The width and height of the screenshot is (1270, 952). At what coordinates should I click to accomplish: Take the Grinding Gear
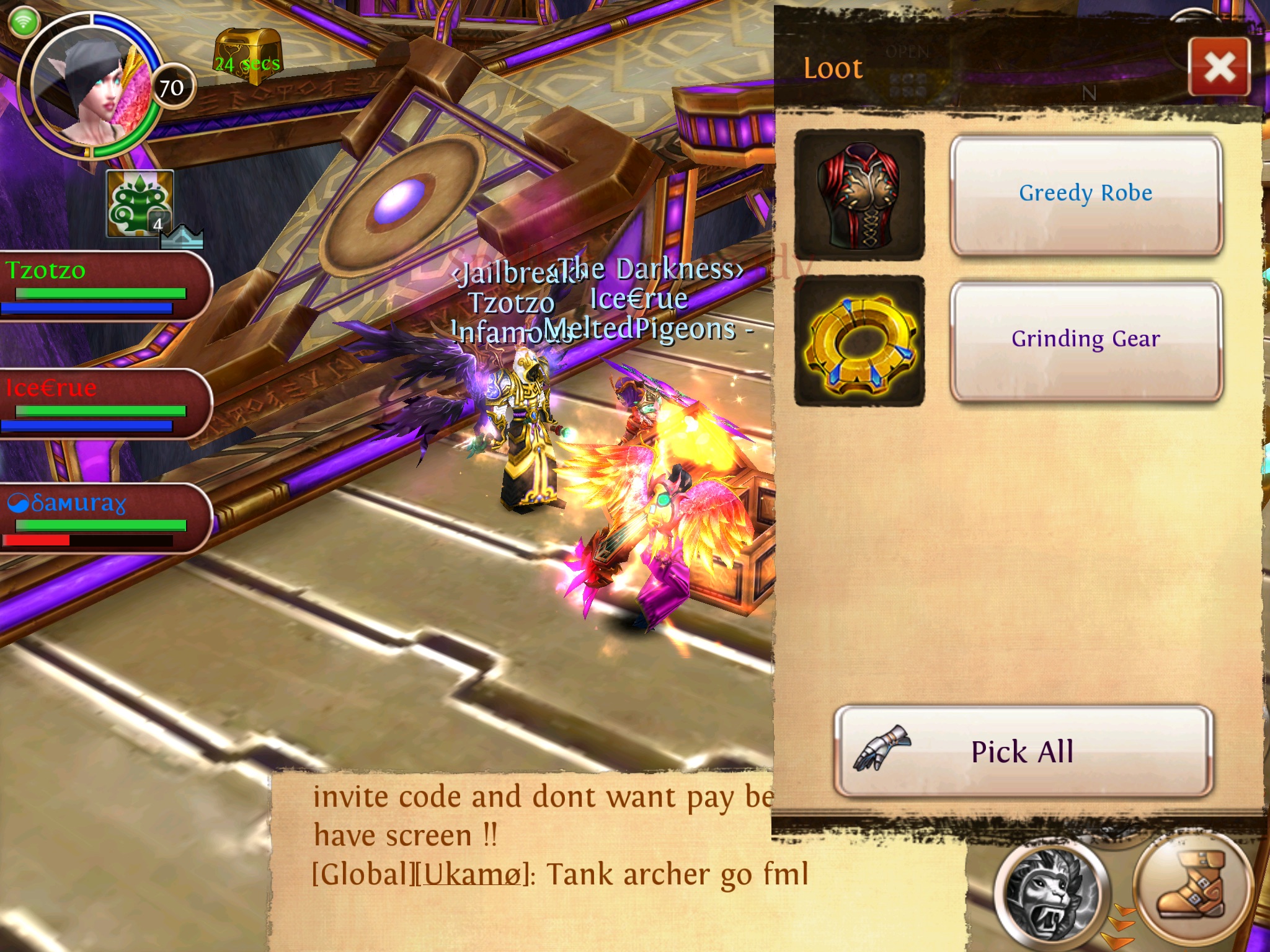point(1085,341)
